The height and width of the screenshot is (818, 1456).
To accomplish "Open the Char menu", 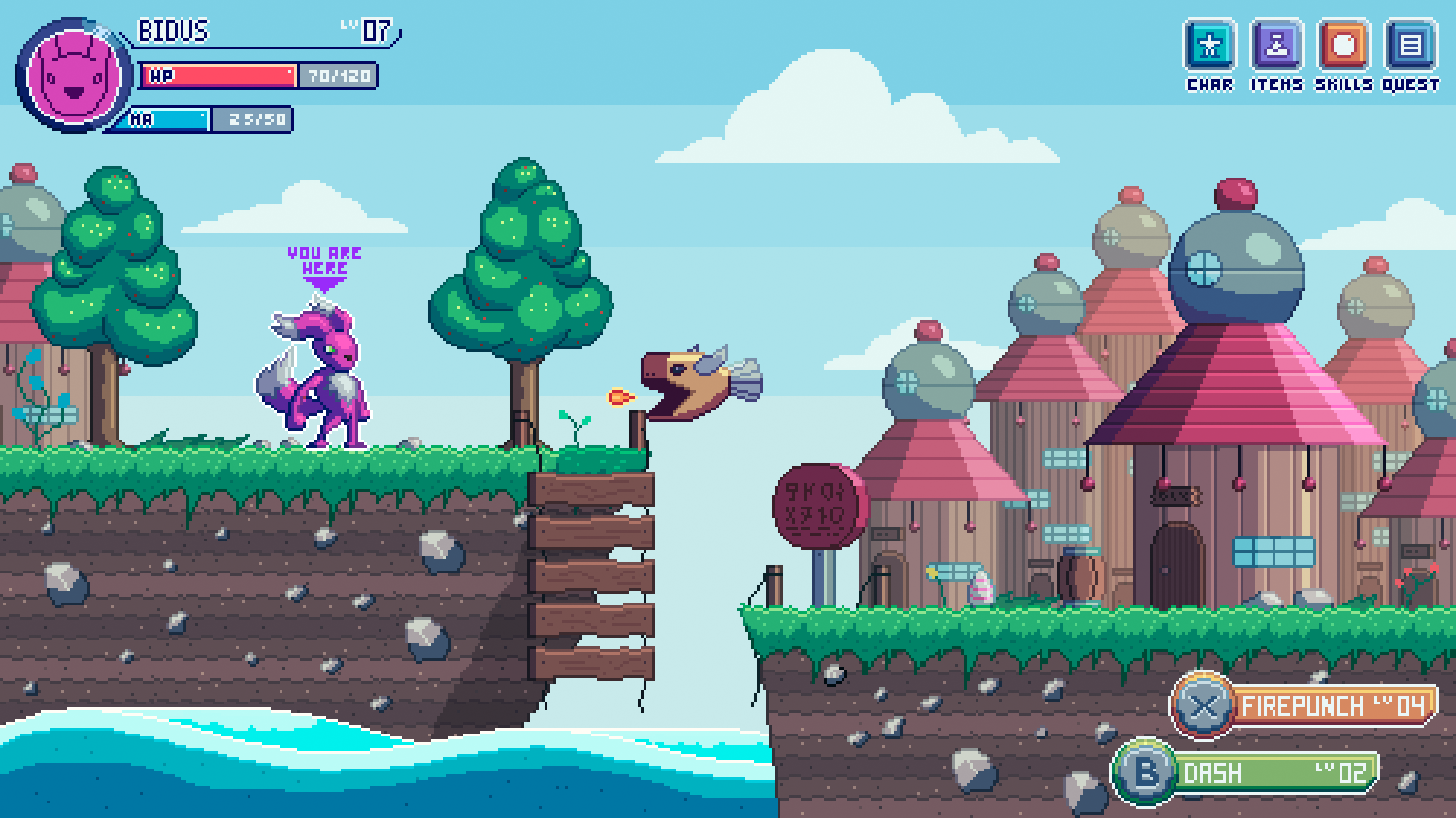I will point(1209,47).
